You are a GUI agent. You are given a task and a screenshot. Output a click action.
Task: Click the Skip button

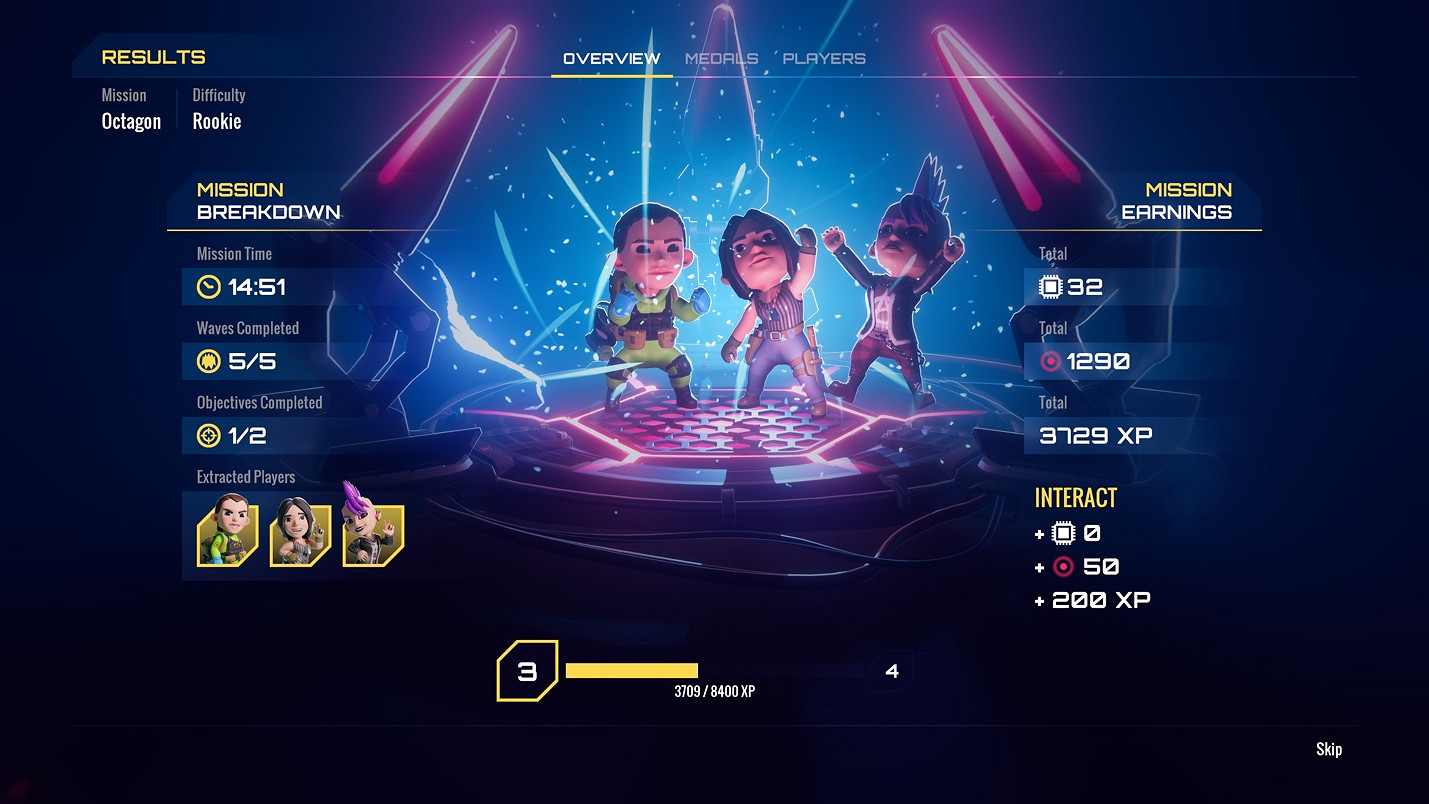[x=1330, y=749]
